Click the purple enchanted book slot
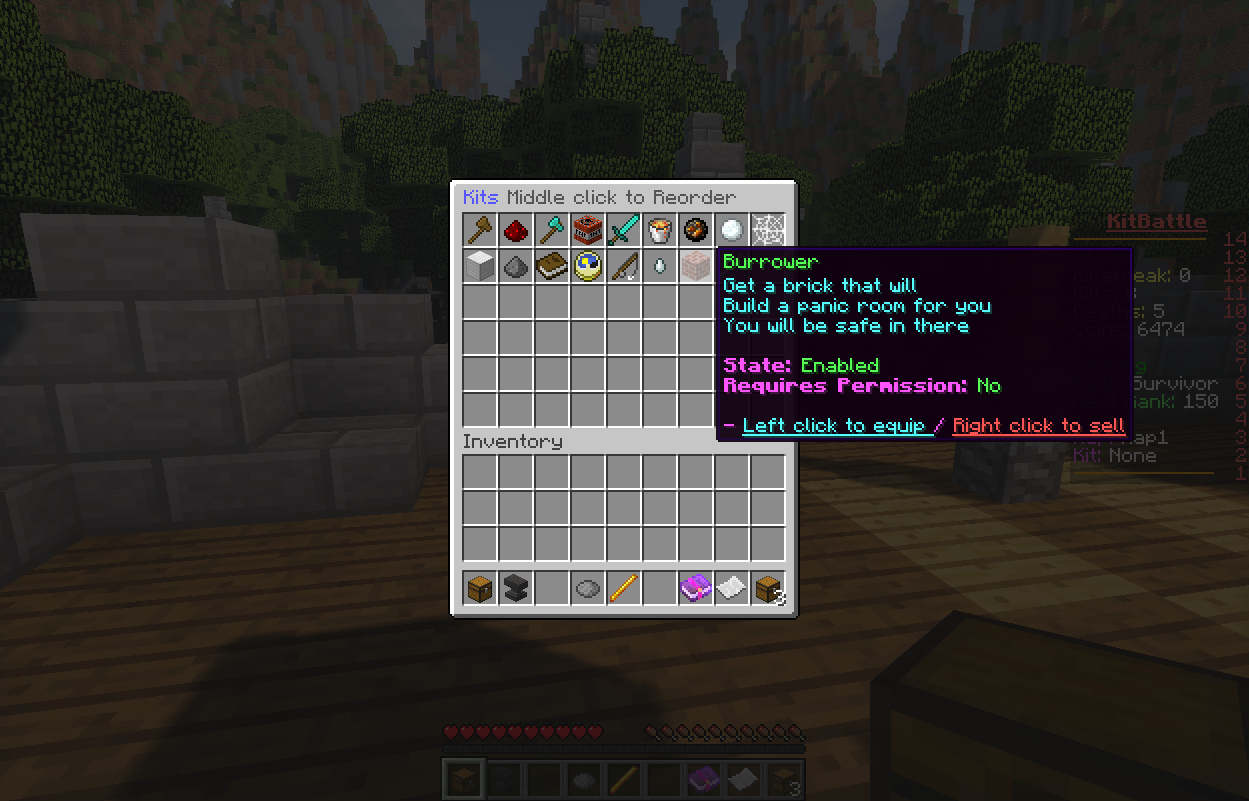This screenshot has height=801, width=1249. coord(696,588)
